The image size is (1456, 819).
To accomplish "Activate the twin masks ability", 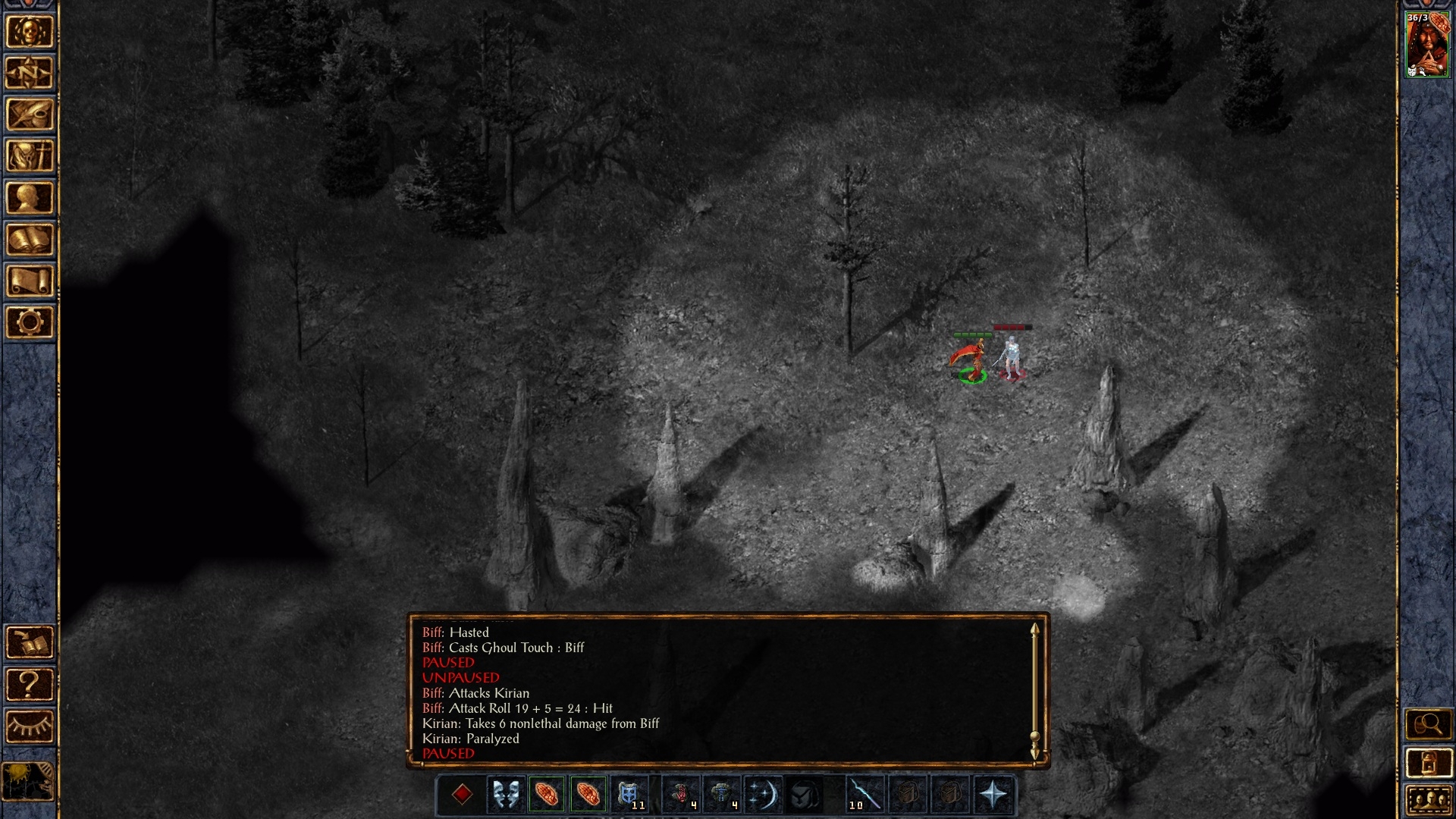I will [x=506, y=795].
